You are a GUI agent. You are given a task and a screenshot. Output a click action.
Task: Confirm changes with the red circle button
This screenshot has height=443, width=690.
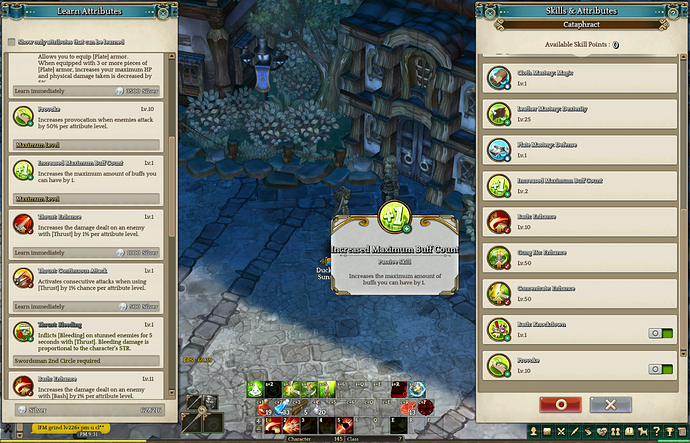(560, 404)
